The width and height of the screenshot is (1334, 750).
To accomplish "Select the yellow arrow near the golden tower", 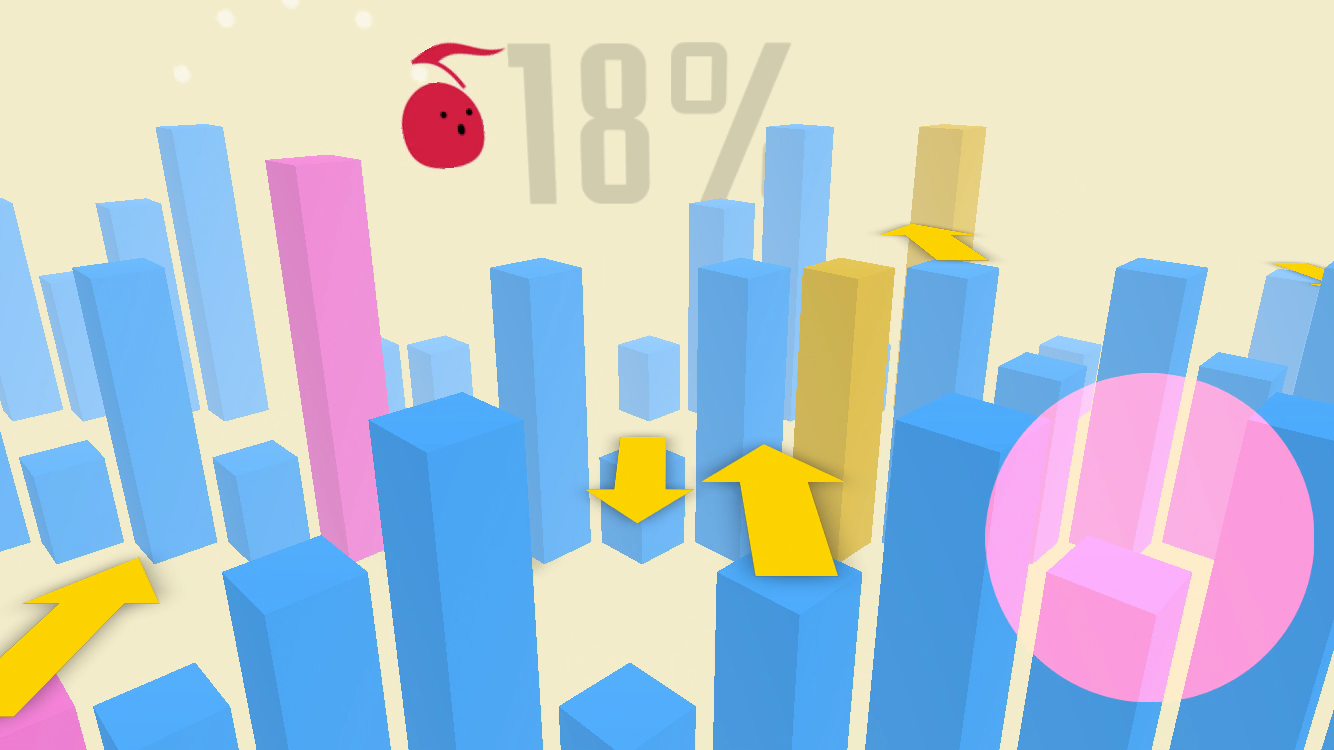I will [935, 242].
